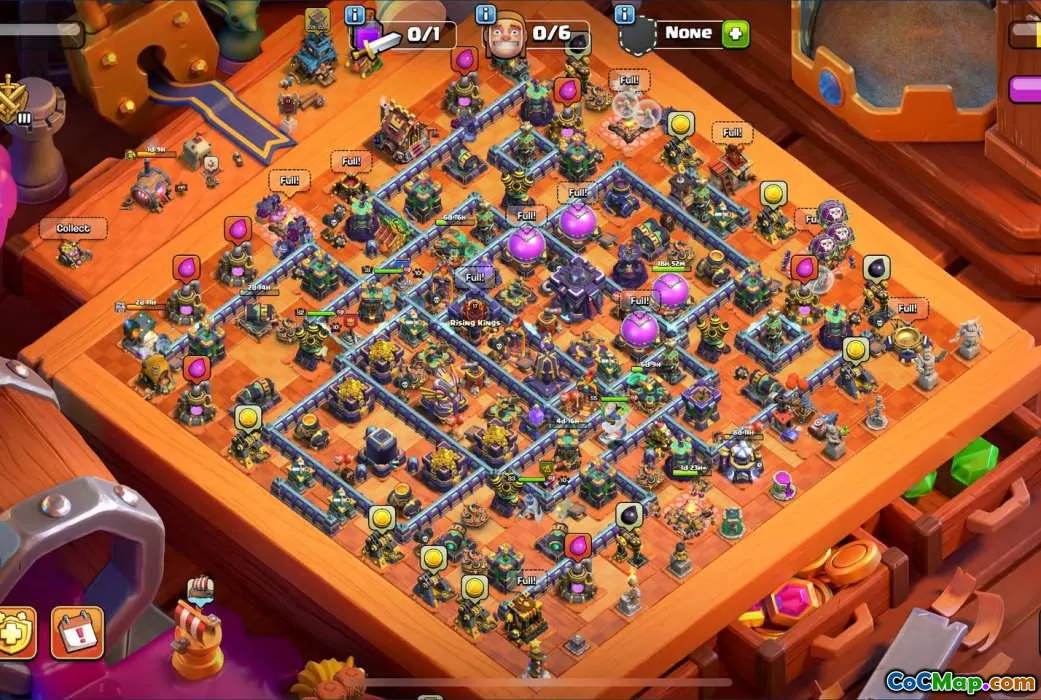Image resolution: width=1041 pixels, height=700 pixels.
Task: Tap the info button beside the sword 0/1 counter
Action: pos(354,15)
